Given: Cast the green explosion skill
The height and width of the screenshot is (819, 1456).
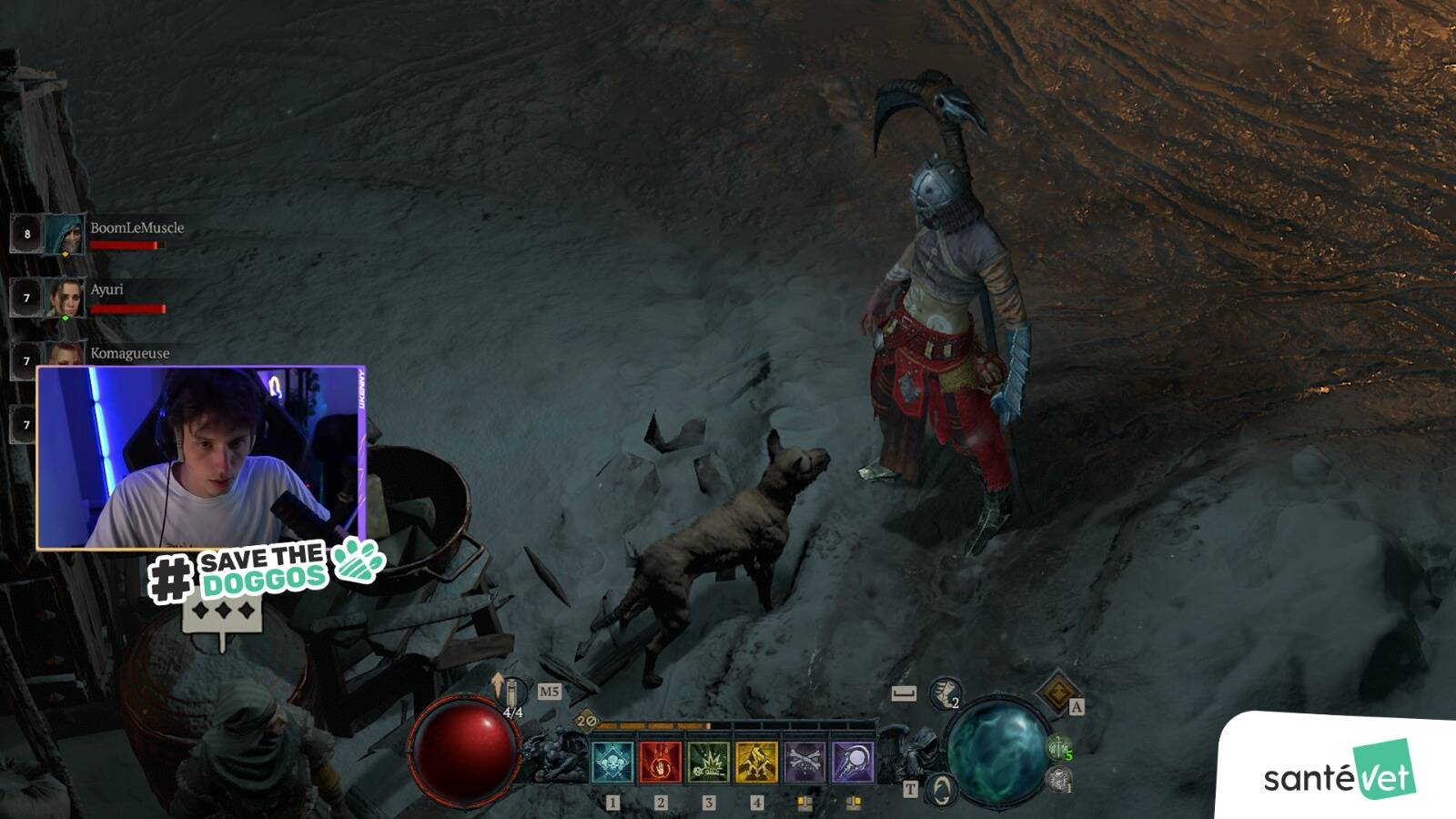Looking at the screenshot, I should click(x=709, y=763).
